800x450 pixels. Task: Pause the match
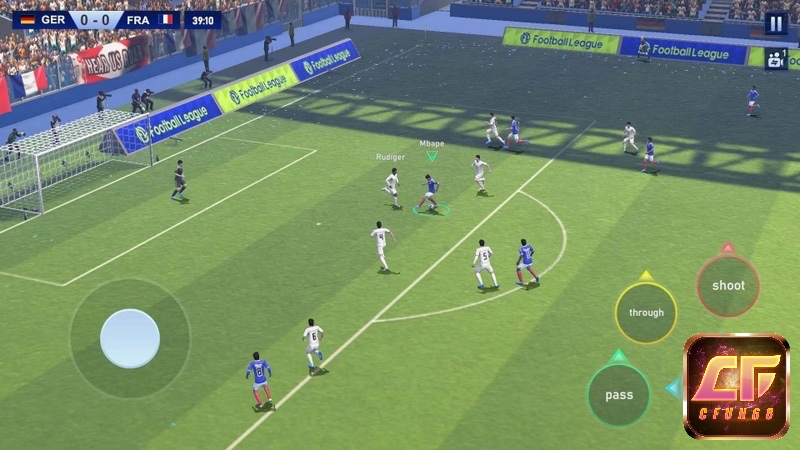coord(776,23)
